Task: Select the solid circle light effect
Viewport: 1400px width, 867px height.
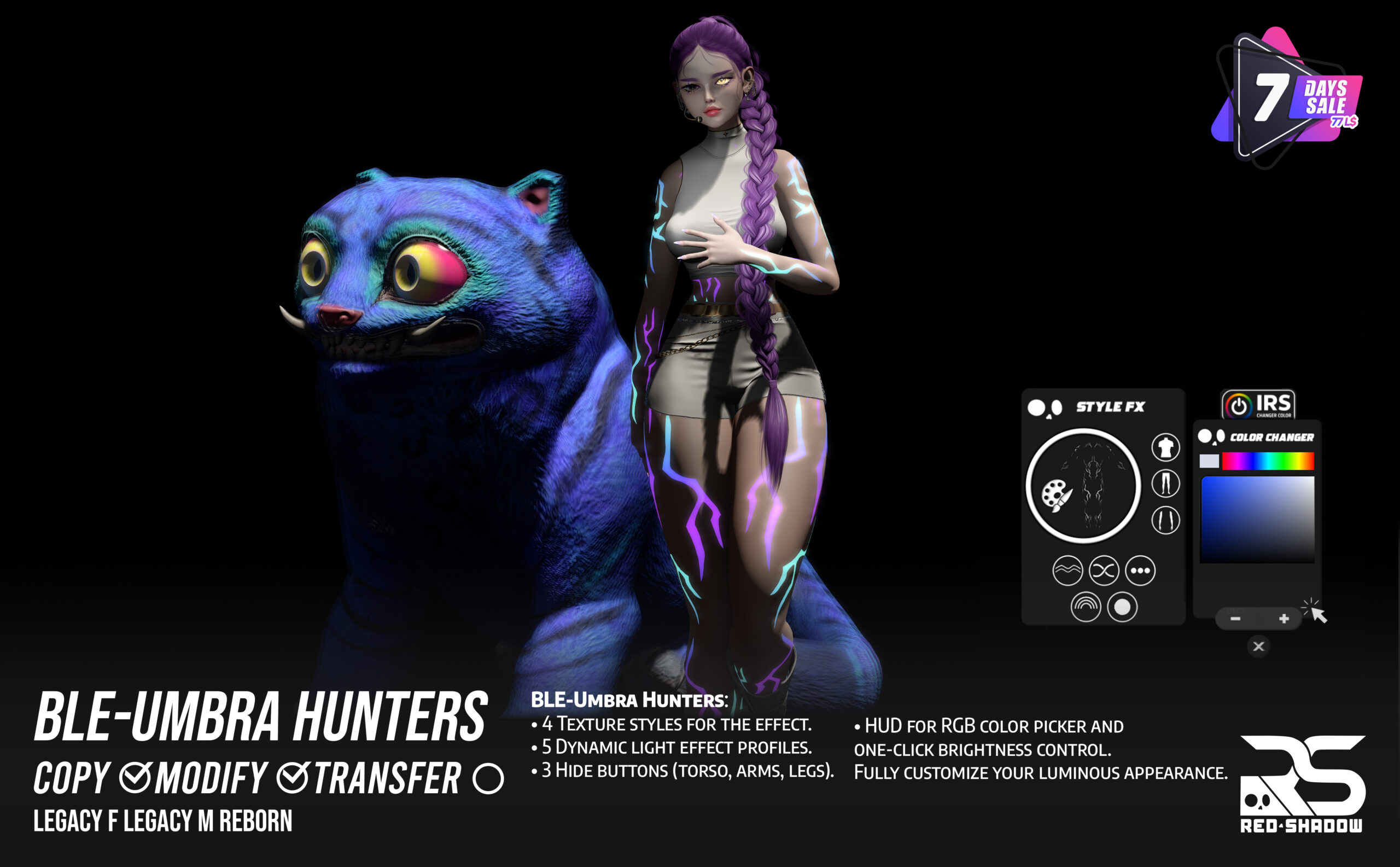Action: click(x=1122, y=607)
